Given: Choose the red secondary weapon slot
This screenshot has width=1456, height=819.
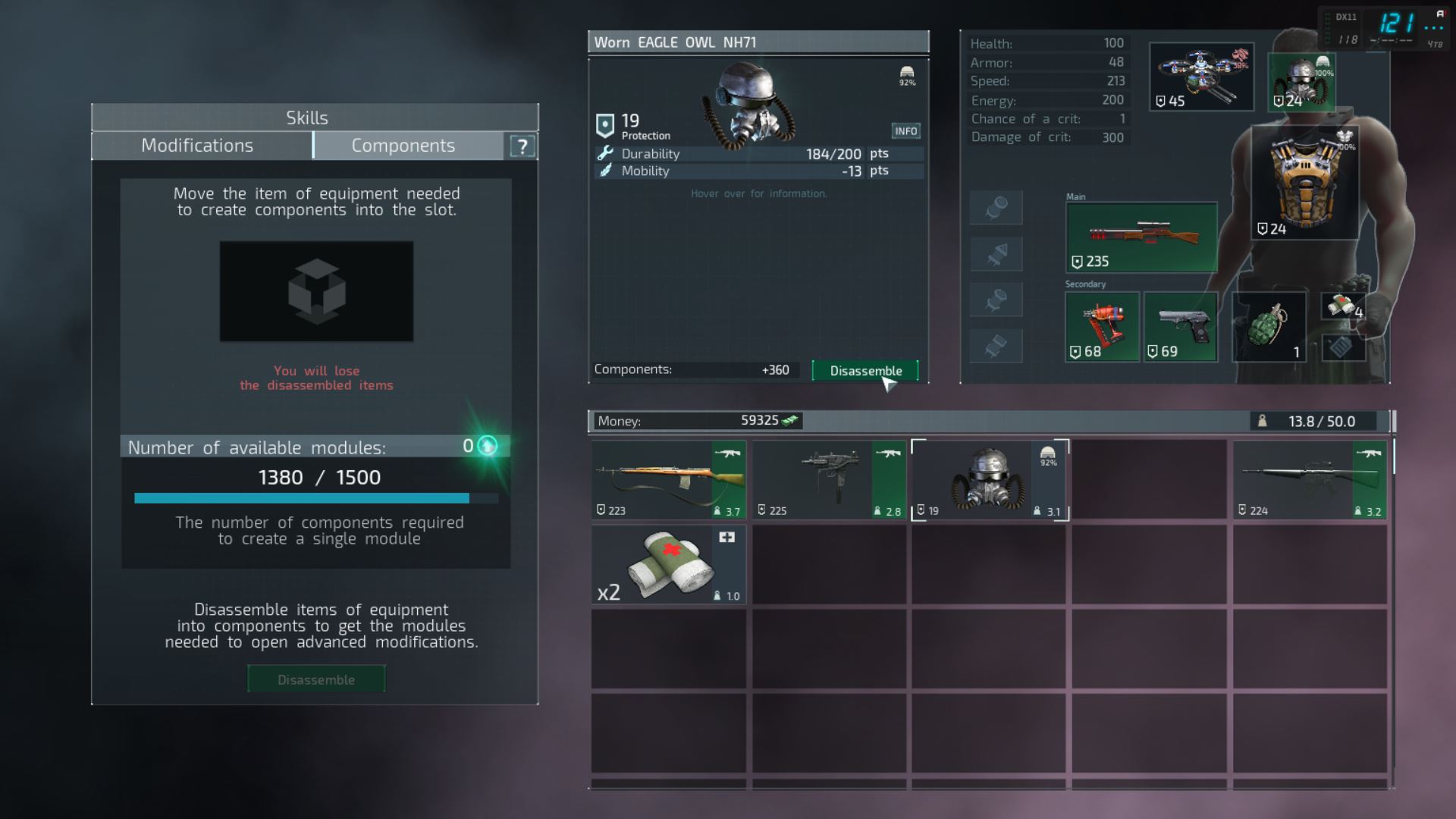Looking at the screenshot, I should click(1102, 327).
